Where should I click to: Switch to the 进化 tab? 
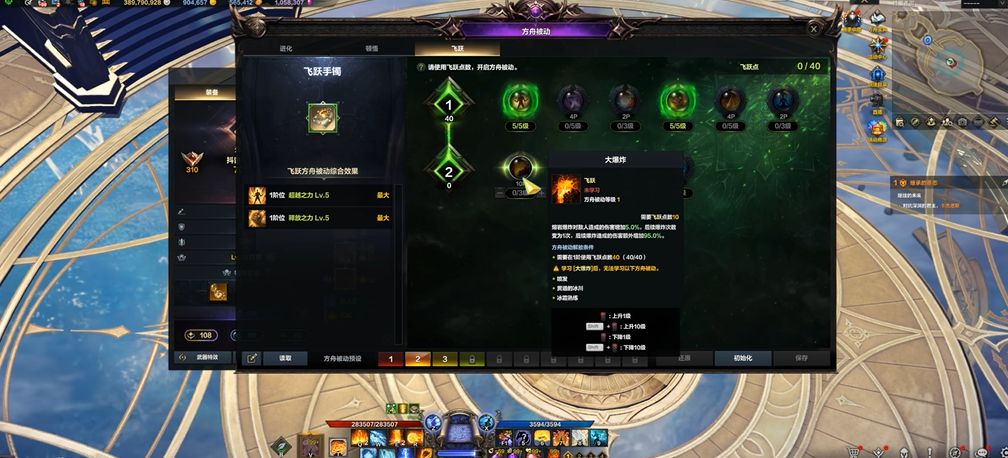click(x=286, y=48)
